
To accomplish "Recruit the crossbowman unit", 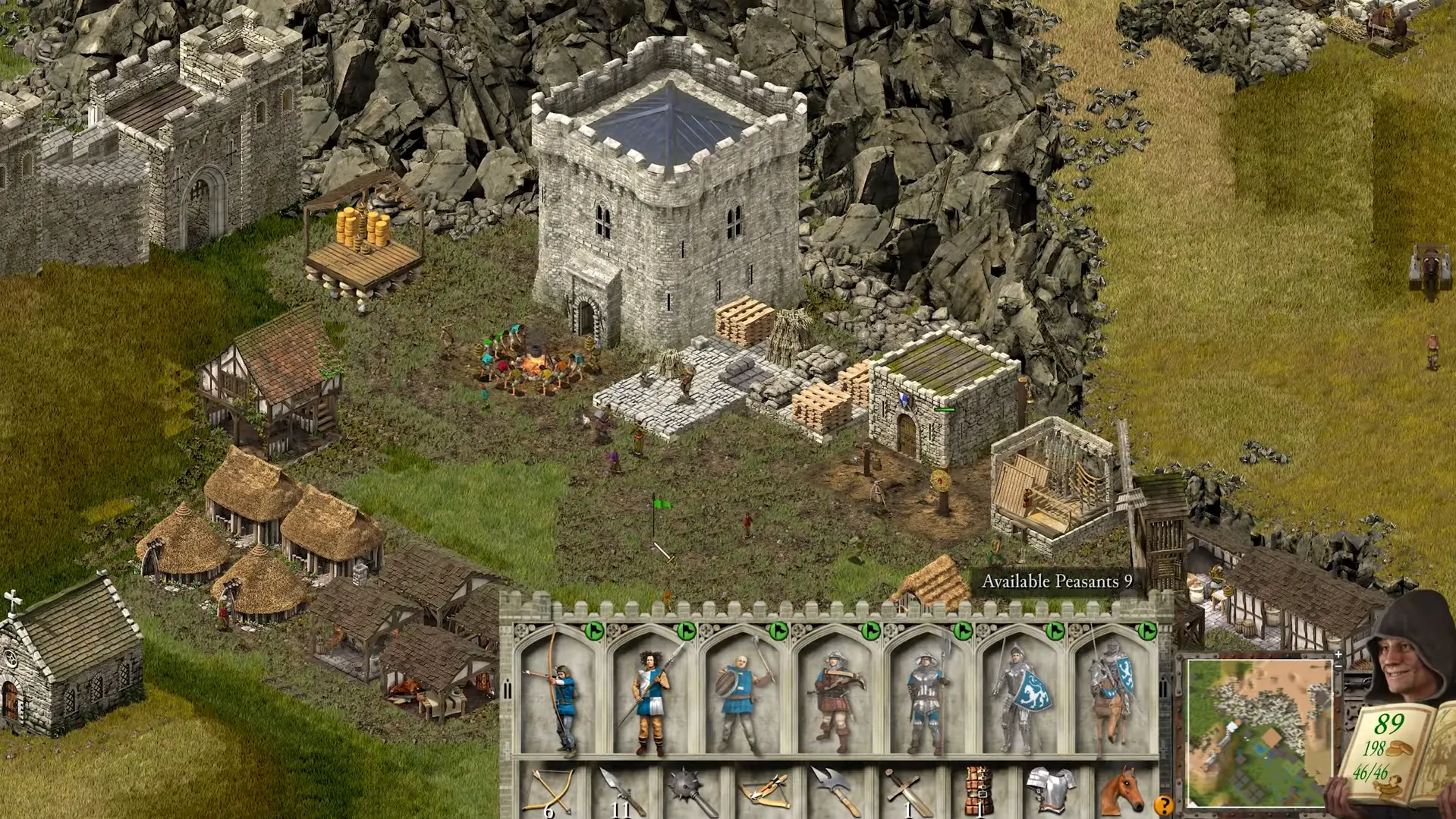I will click(835, 695).
